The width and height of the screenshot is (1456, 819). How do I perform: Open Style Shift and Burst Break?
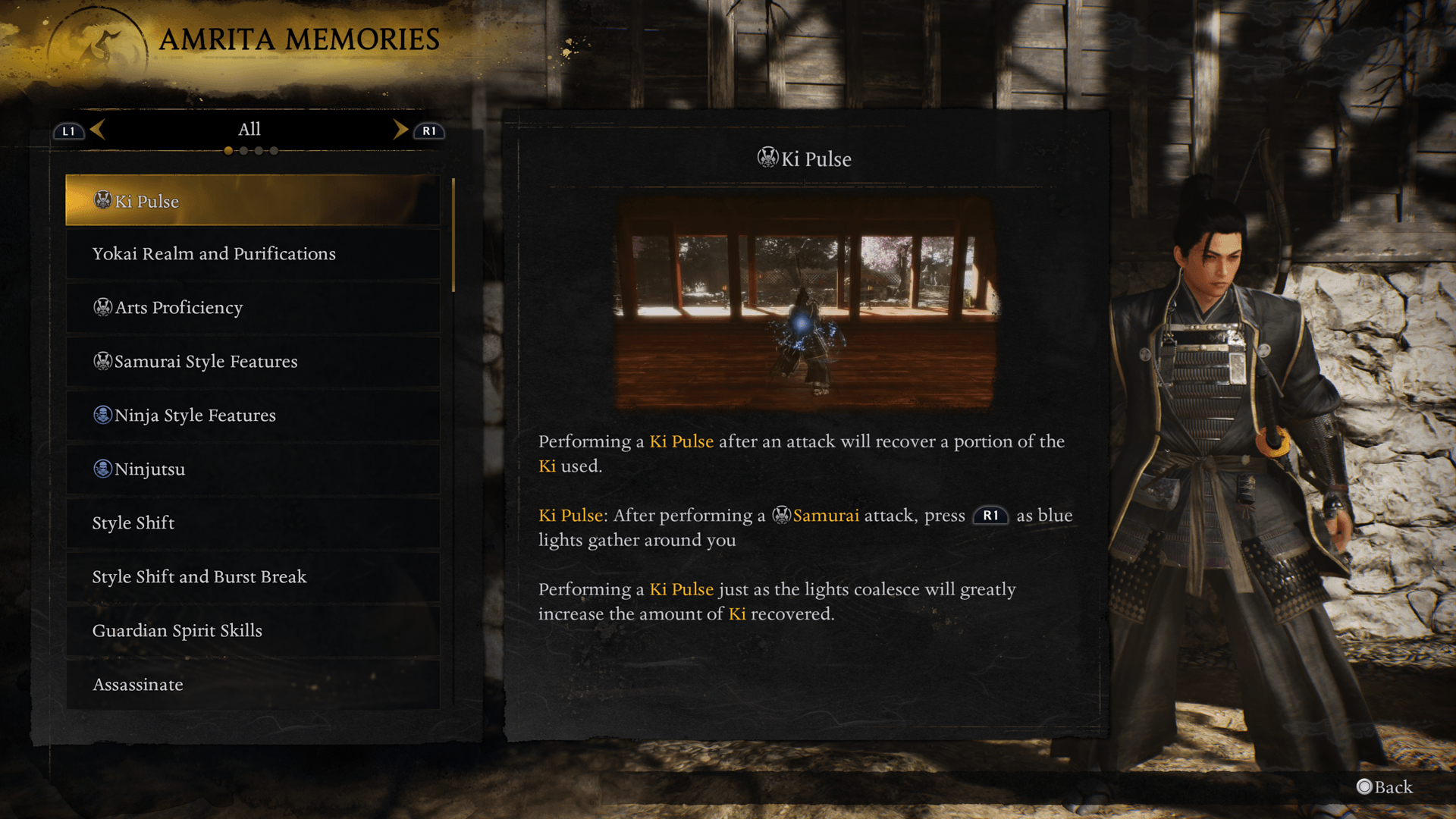coord(253,577)
